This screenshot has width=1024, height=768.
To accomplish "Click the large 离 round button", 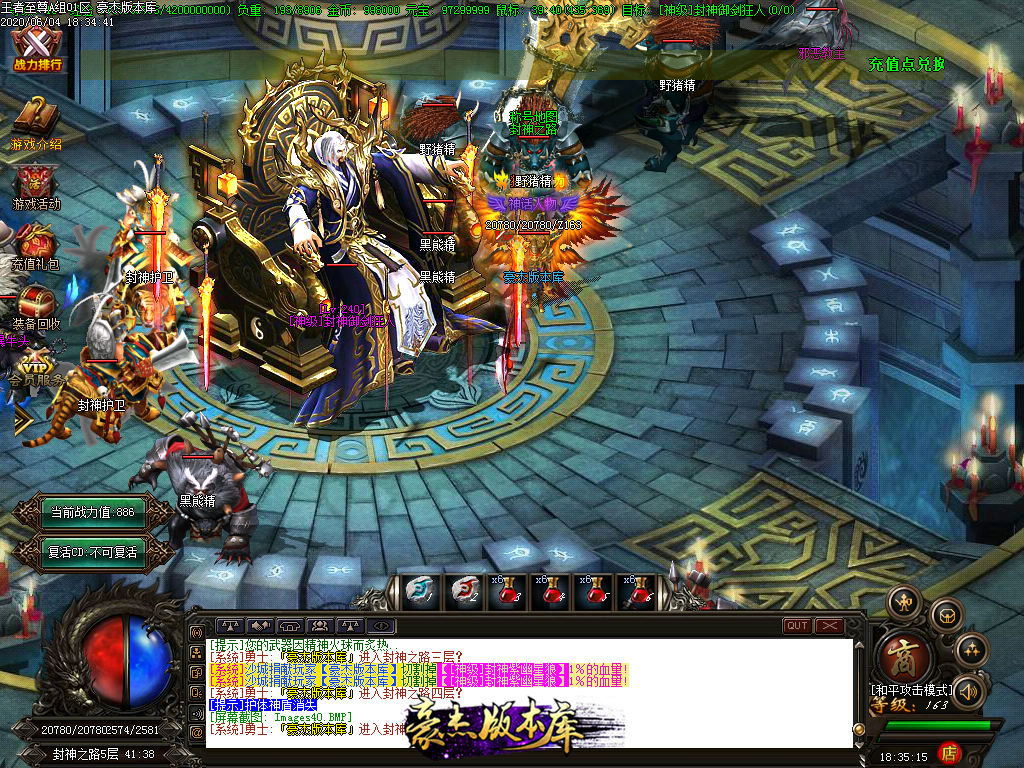I will point(906,659).
